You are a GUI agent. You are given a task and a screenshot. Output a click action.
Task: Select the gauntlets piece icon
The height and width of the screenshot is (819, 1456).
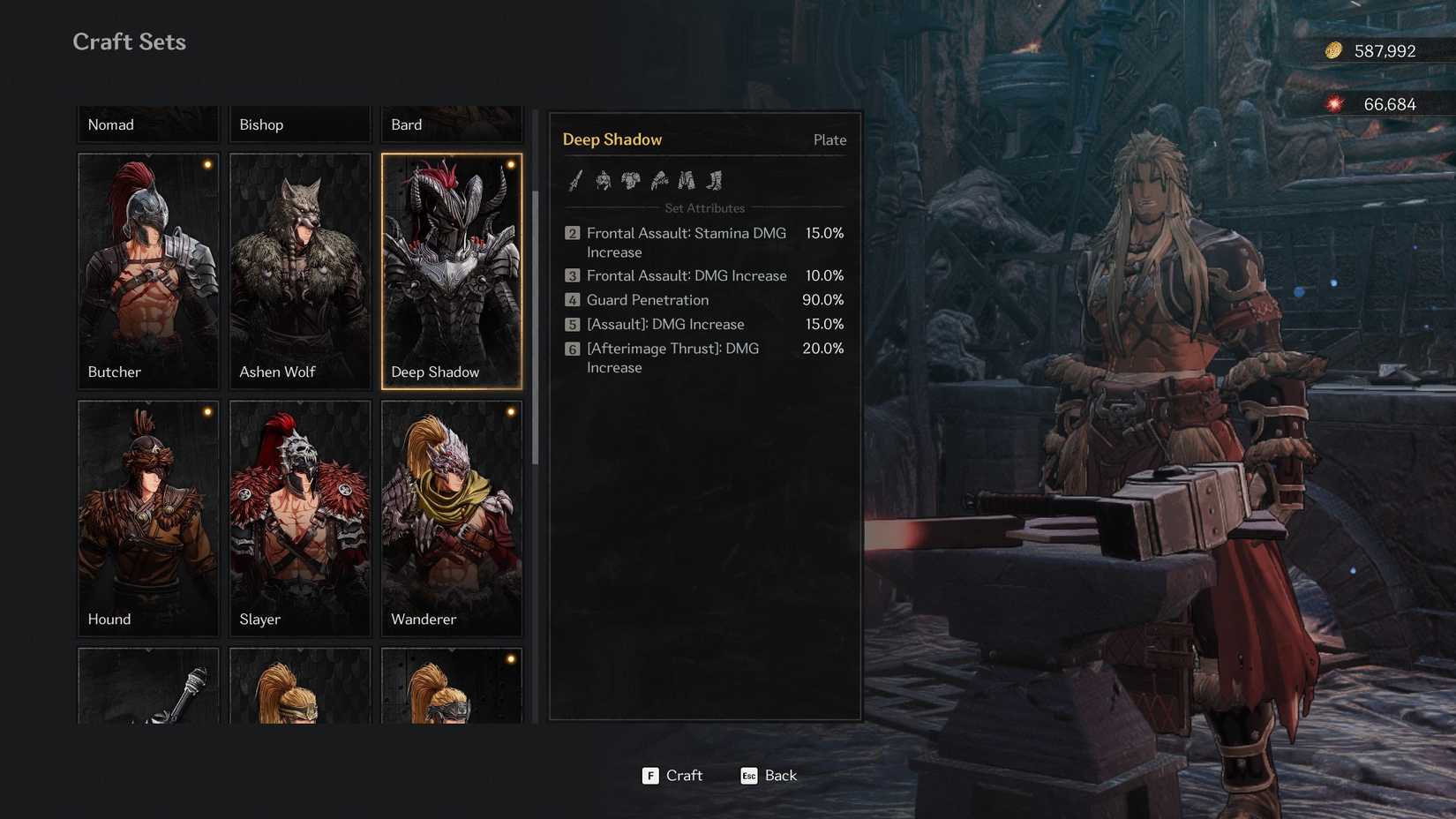[660, 181]
